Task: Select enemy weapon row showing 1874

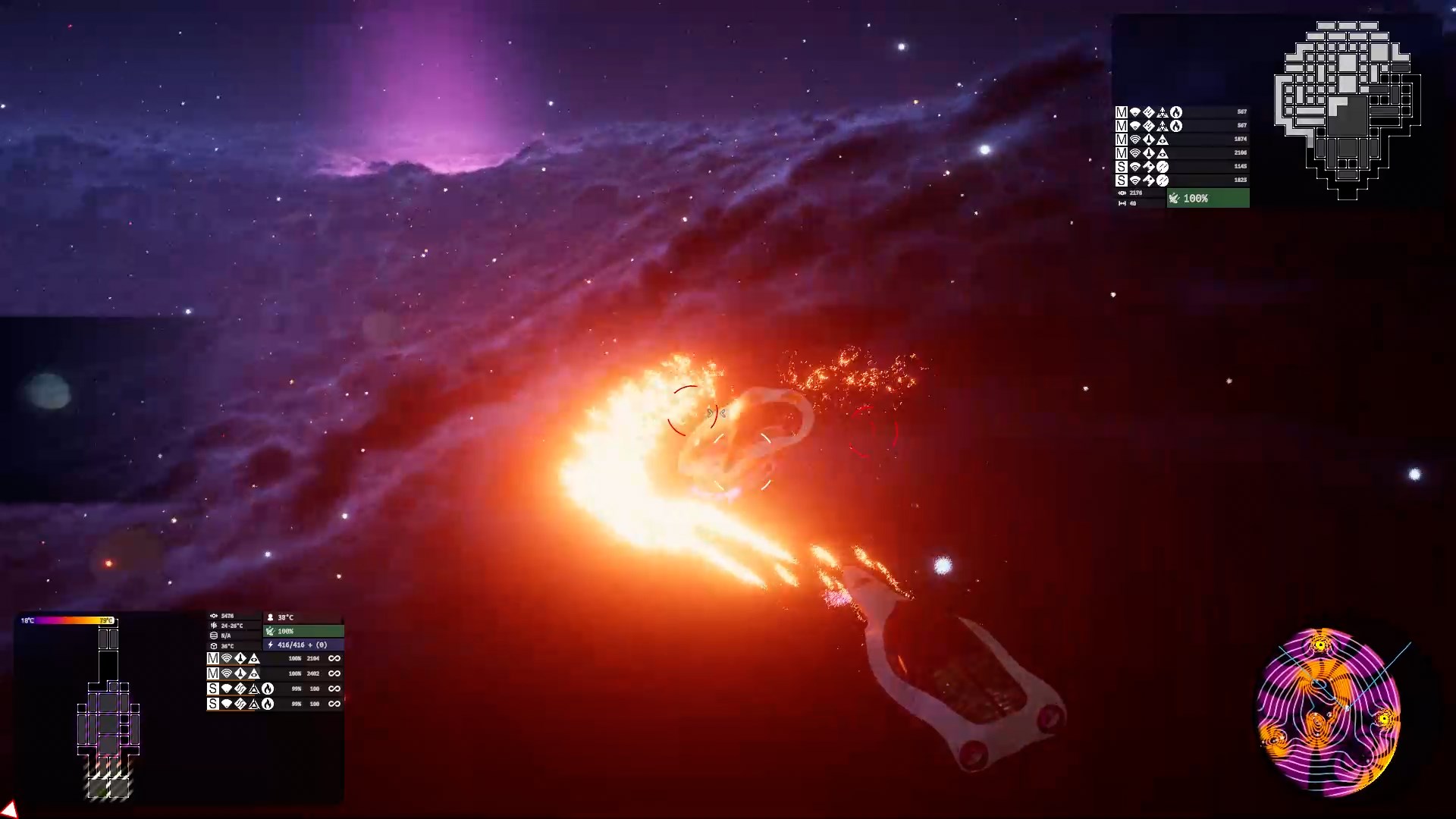Action: tap(1181, 140)
